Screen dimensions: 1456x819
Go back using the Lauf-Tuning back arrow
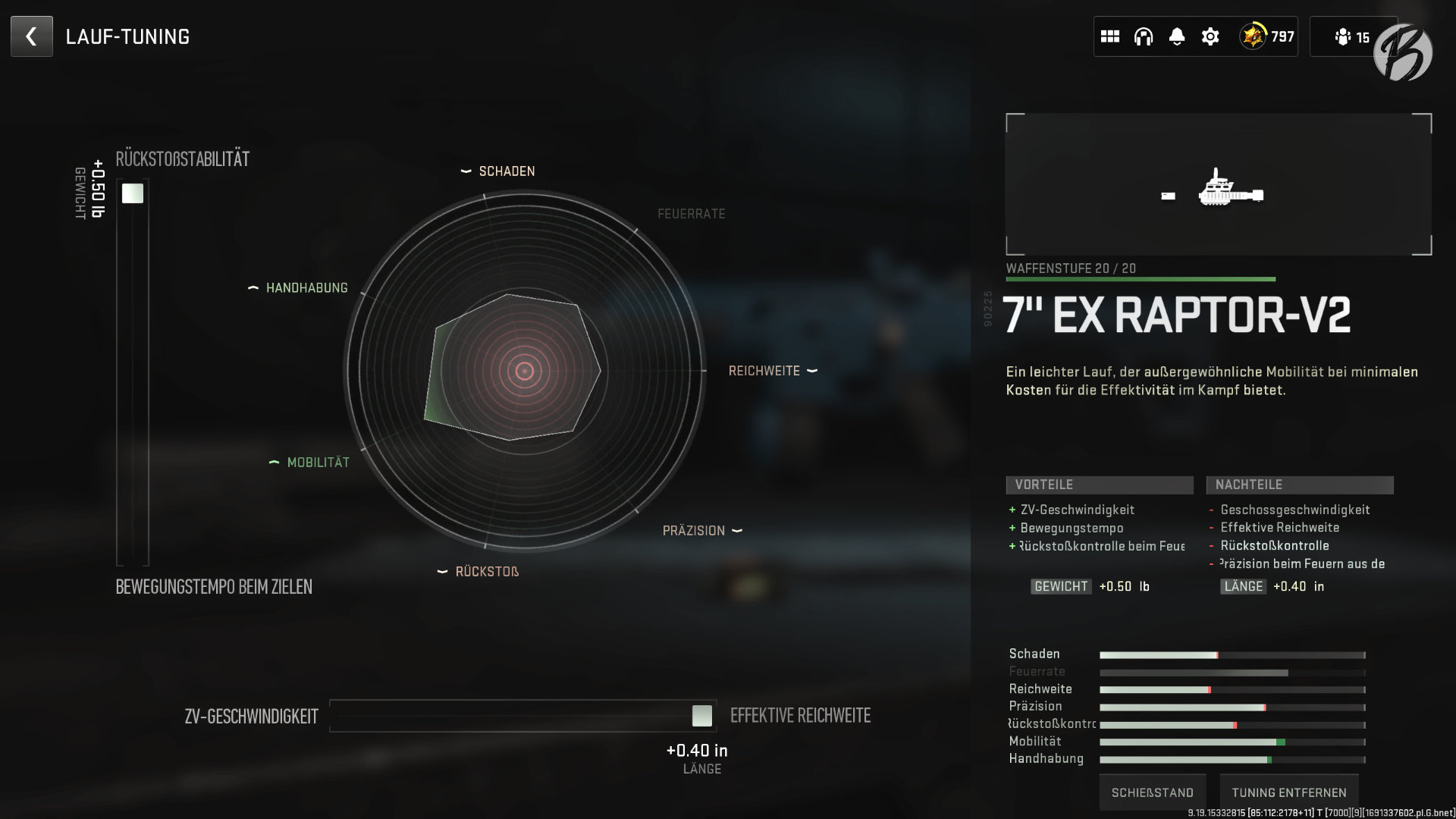click(30, 36)
